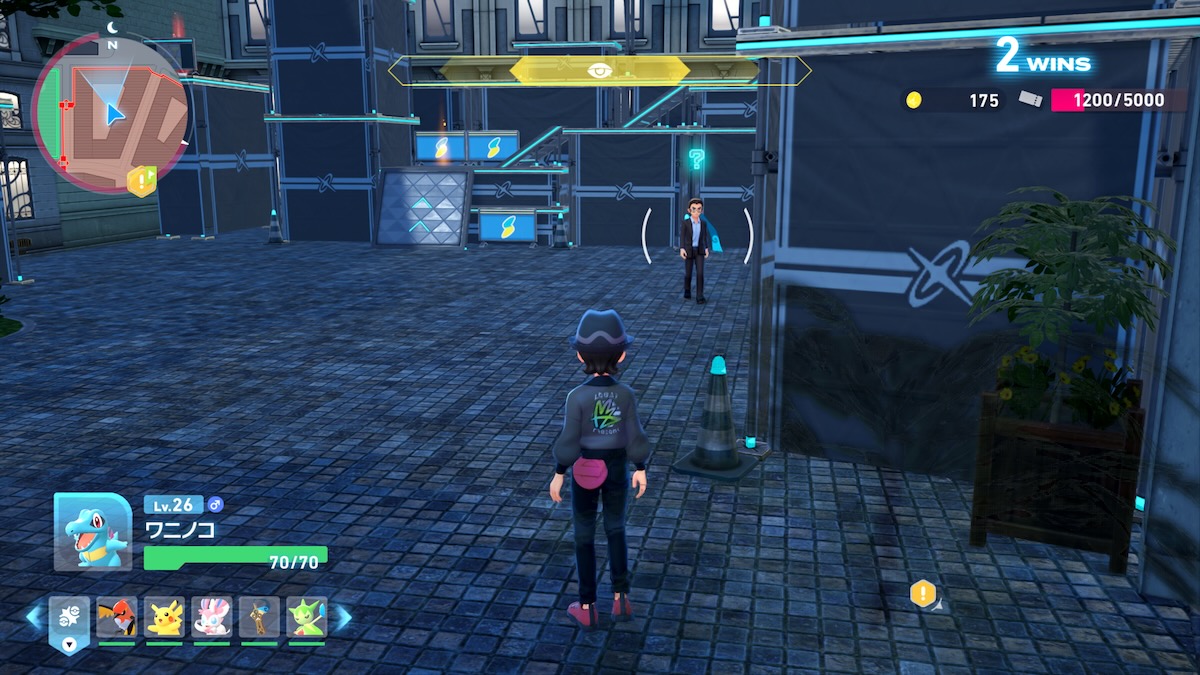Switch to Honedge in the party bar
1200x675 pixels.
(x=259, y=617)
